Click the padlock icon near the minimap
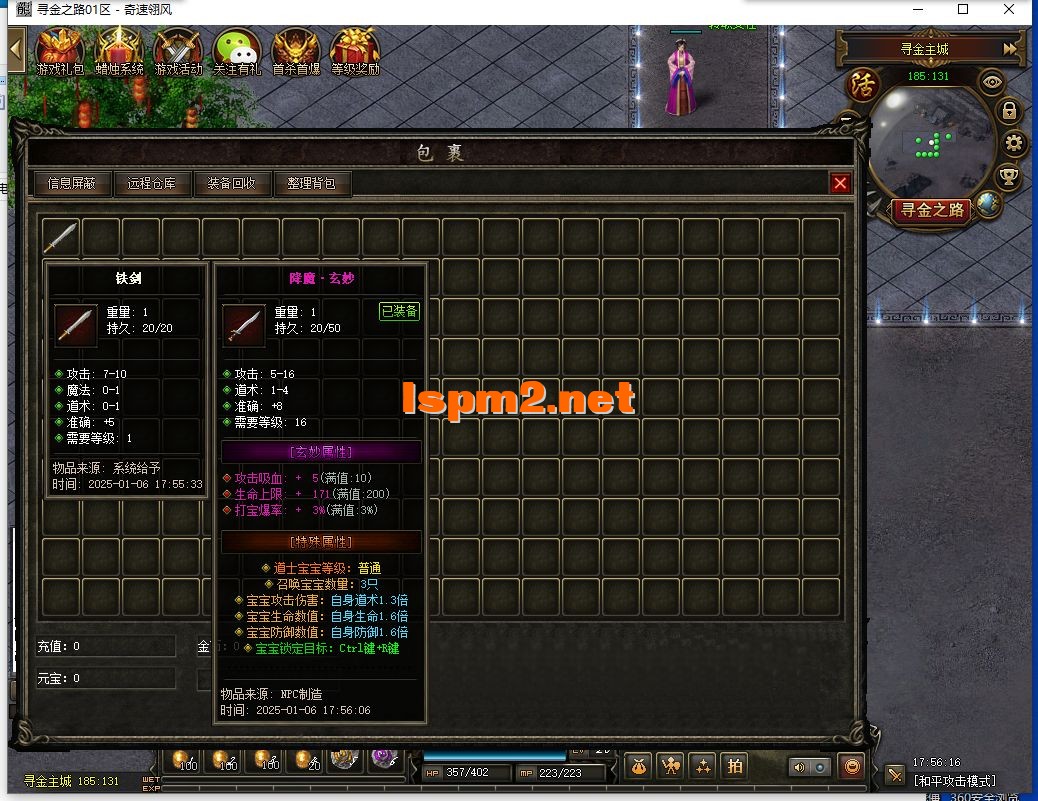 coord(1009,111)
